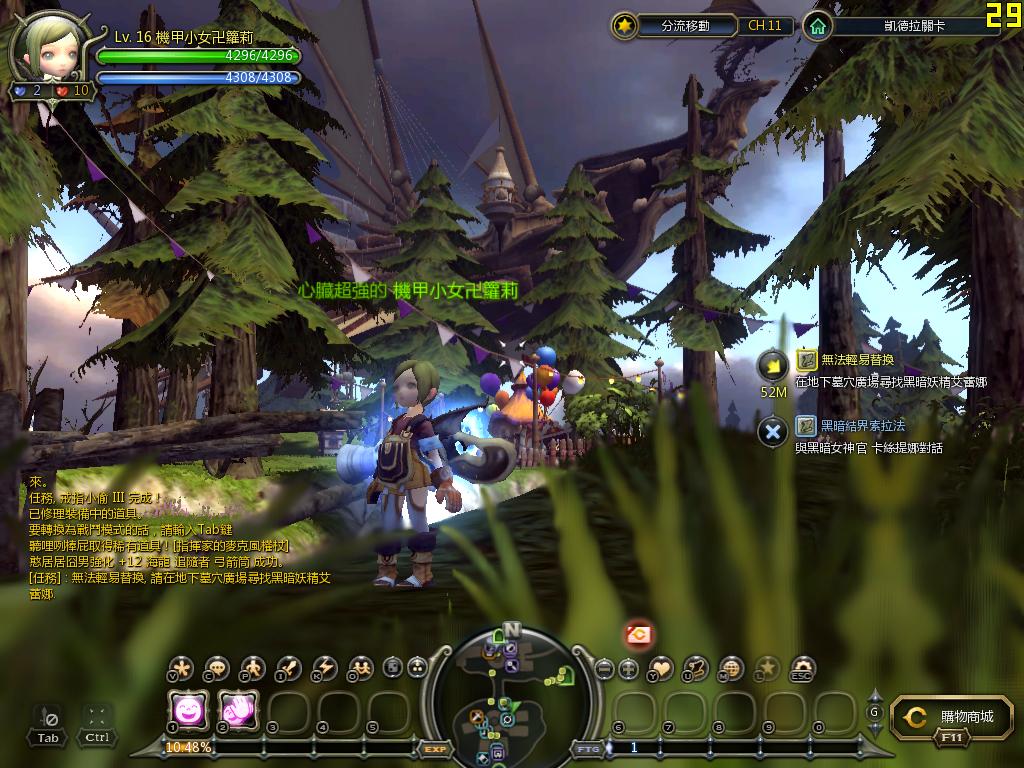Click the green house icon for 凱德拉關卡
Viewport: 1024px width, 768px height.
click(x=818, y=26)
